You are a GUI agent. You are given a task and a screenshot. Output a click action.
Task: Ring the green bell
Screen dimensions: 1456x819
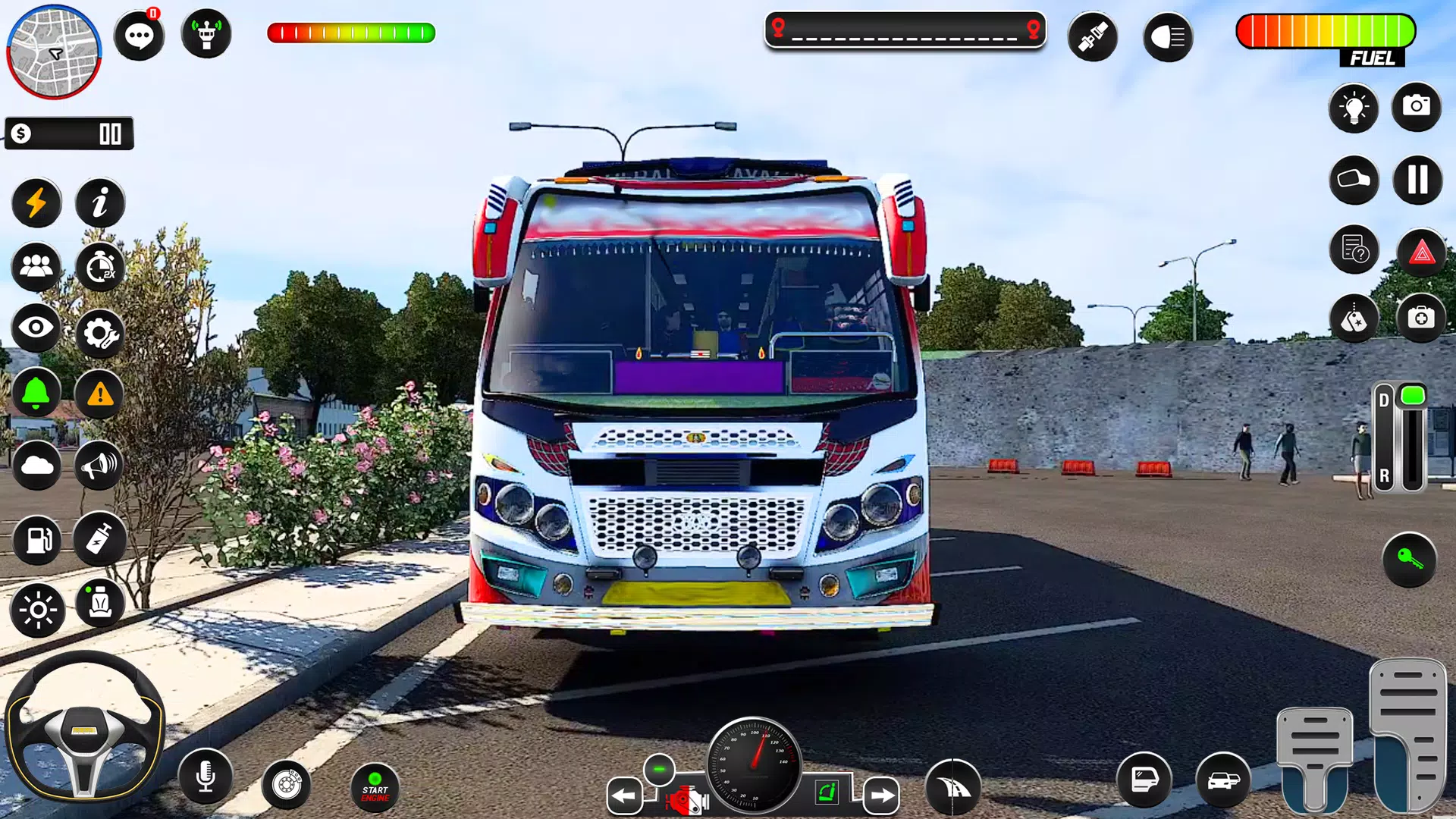(36, 394)
